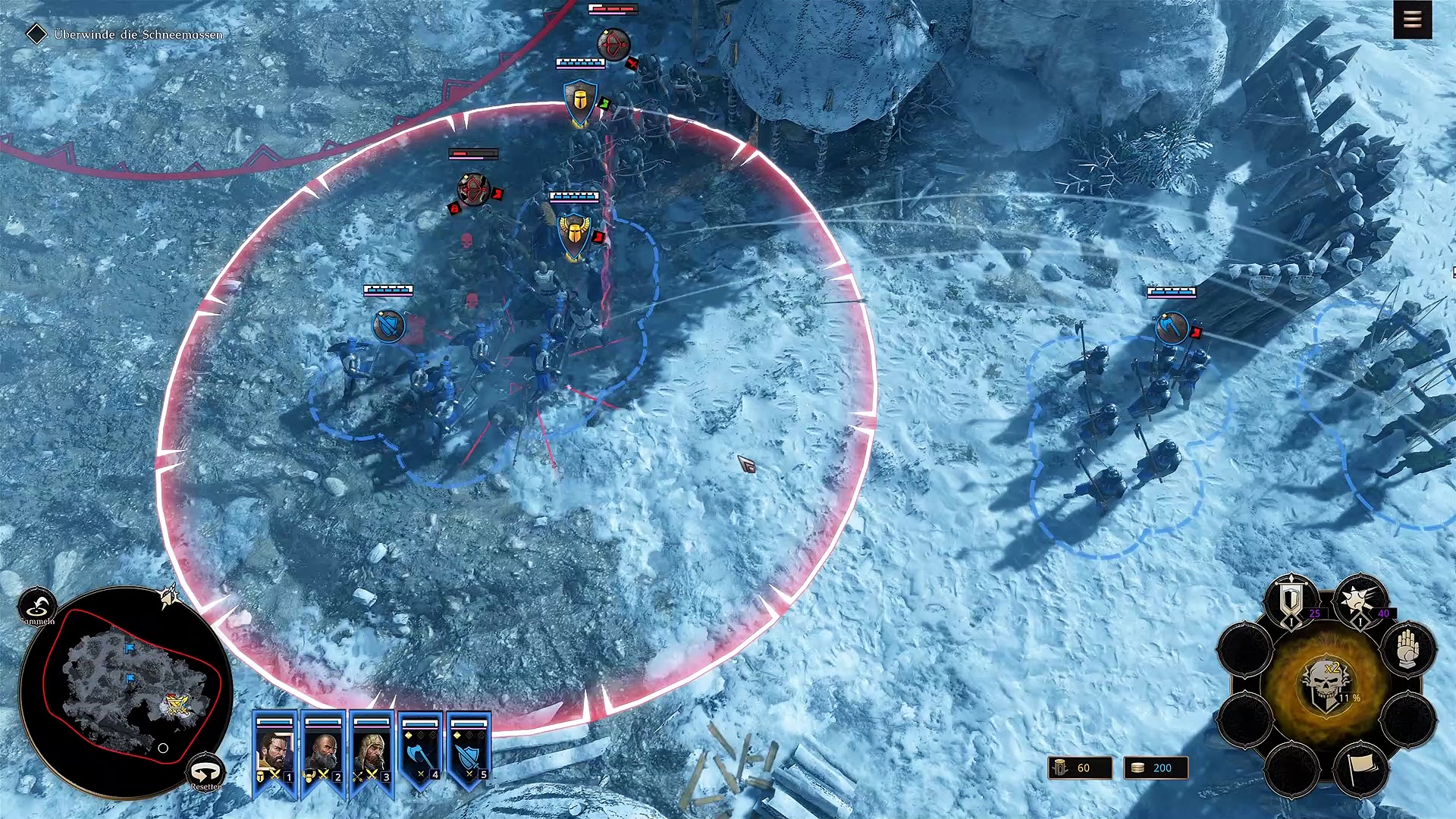Select the axe unit marker near palisade
The image size is (1456, 819).
point(1172,328)
